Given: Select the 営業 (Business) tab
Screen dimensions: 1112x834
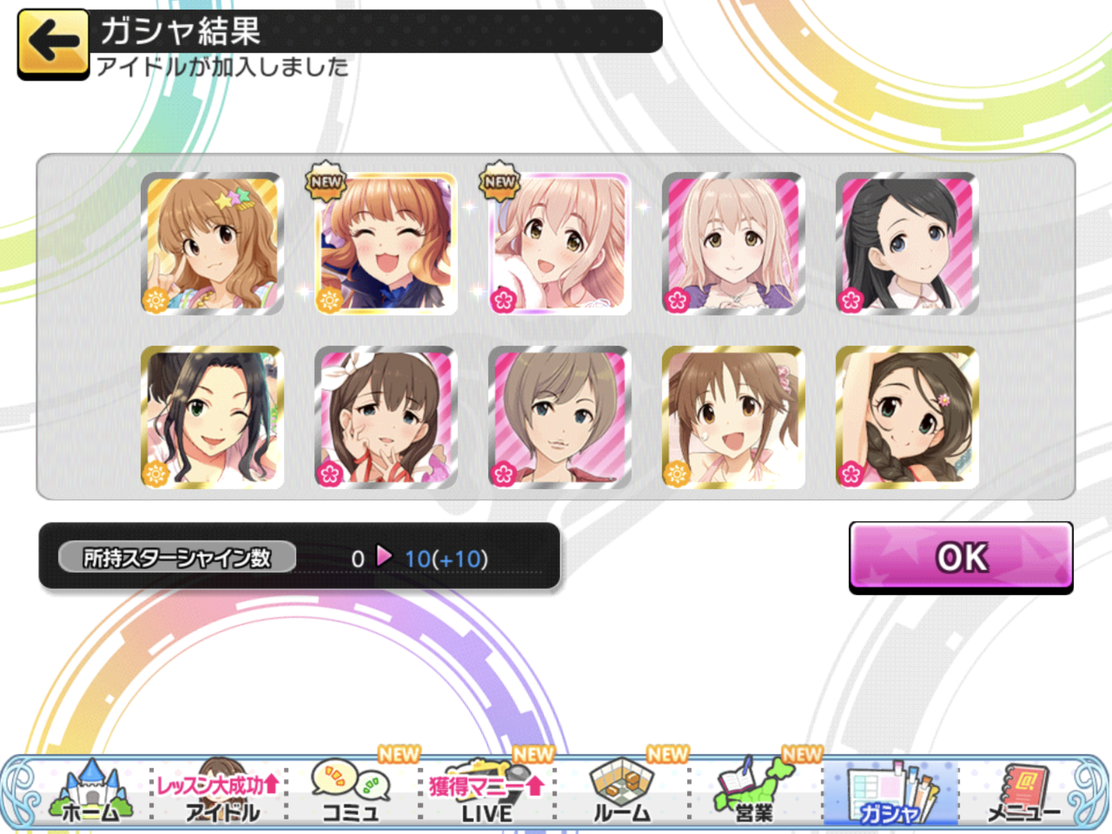Looking at the screenshot, I should (755, 790).
